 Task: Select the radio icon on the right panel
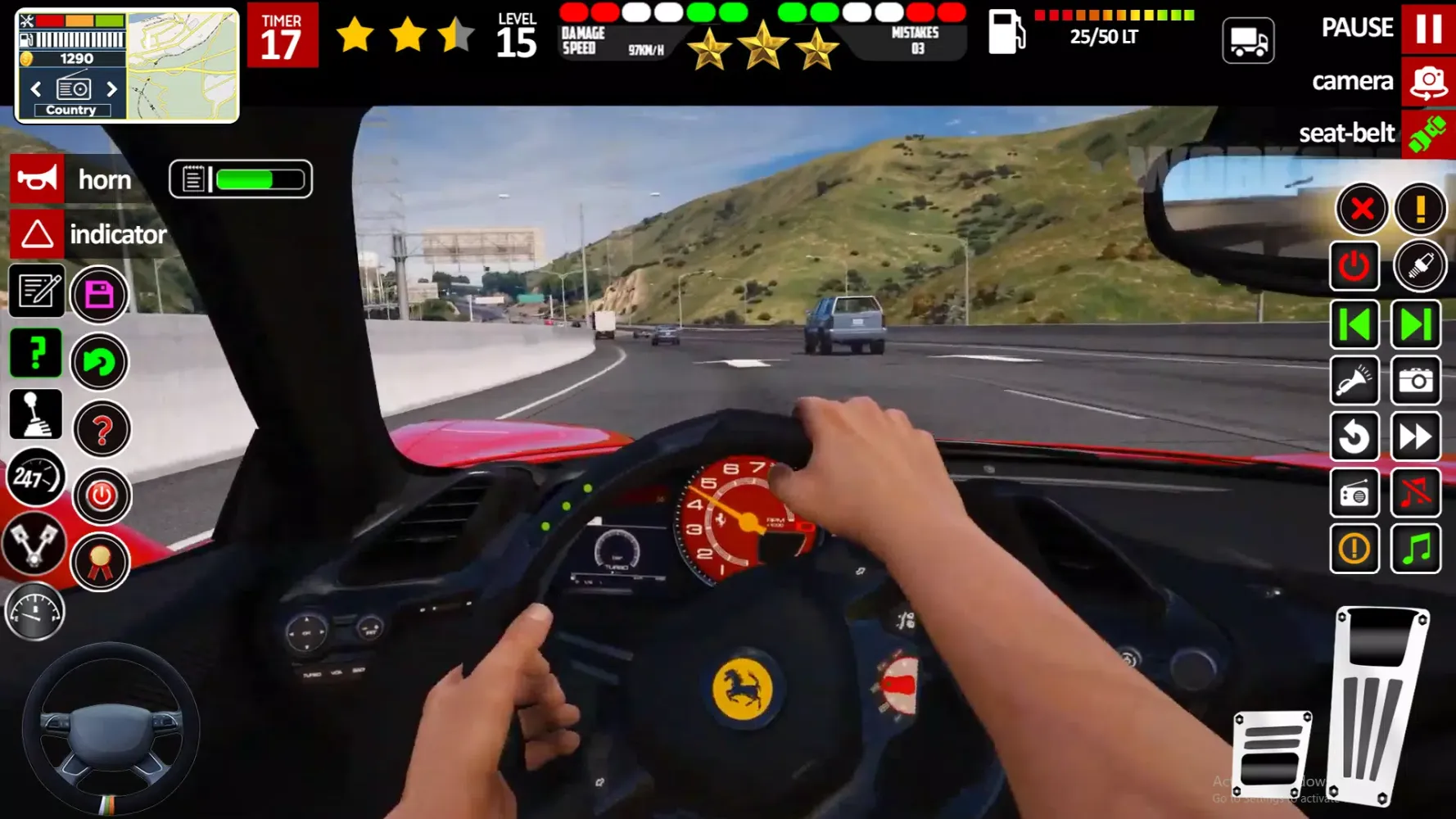click(1354, 493)
